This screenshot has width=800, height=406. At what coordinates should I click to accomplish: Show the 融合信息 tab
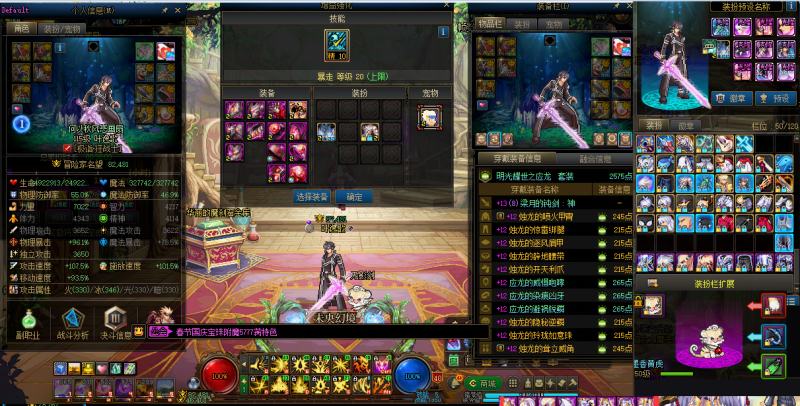coord(594,158)
